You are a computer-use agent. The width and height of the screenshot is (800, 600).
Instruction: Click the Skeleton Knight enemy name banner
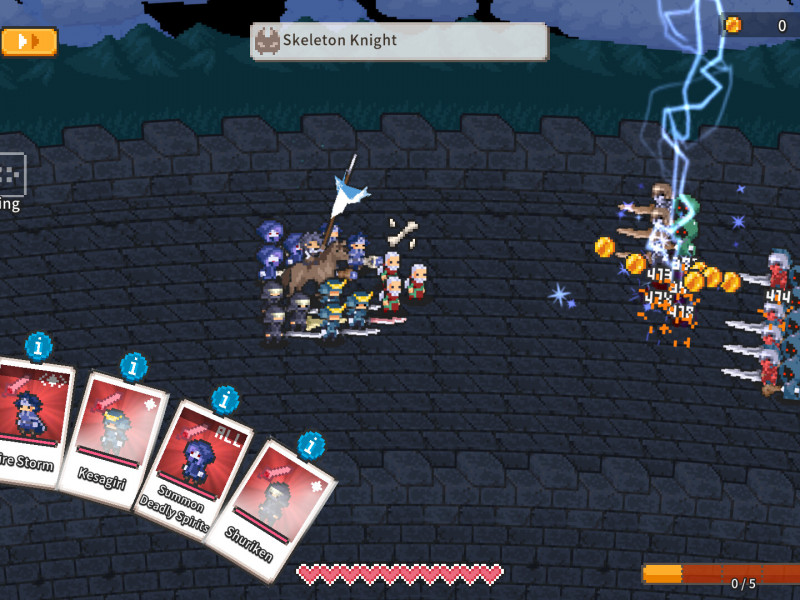pyautogui.click(x=399, y=41)
